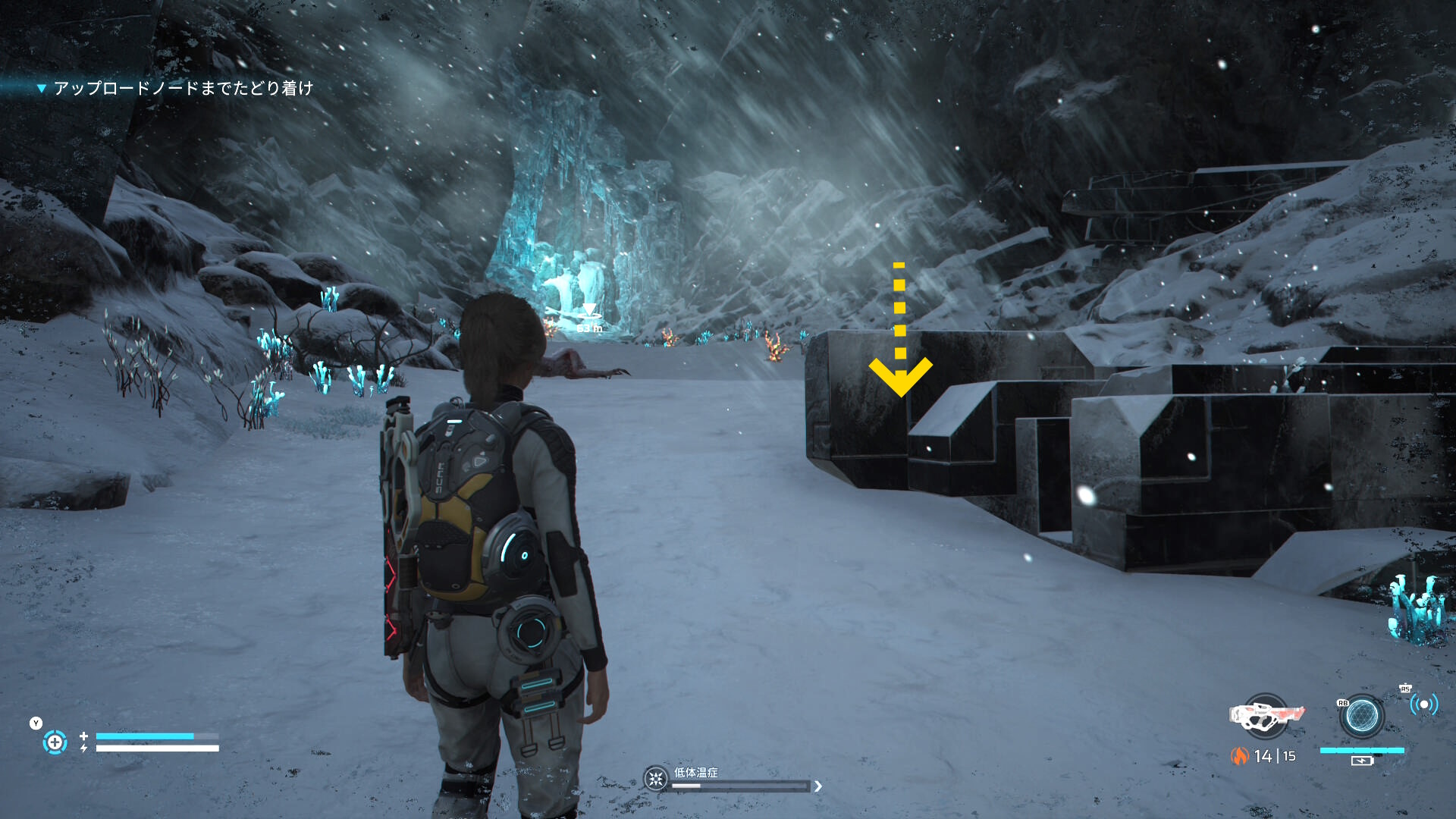Activate the wireframe sphere ability
Viewport: 1456px width, 819px height.
pyautogui.click(x=1361, y=716)
